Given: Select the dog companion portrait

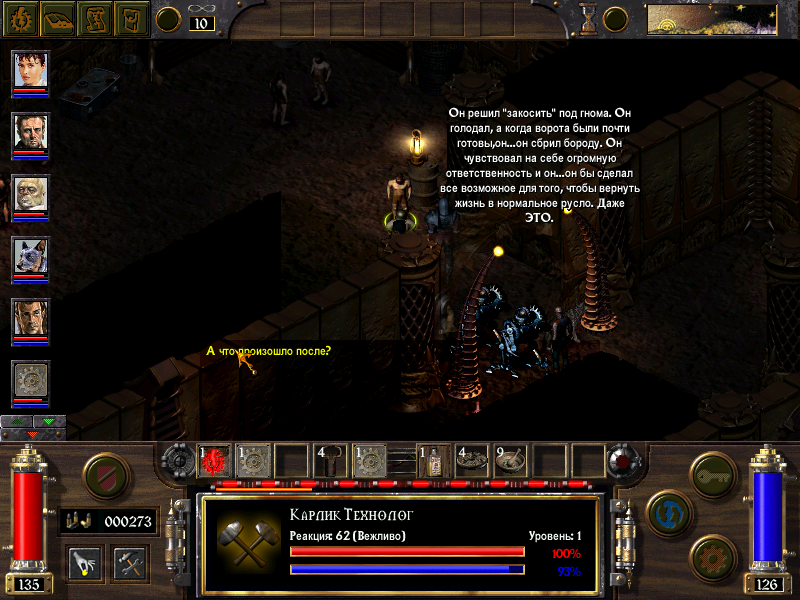Looking at the screenshot, I should click(x=30, y=257).
